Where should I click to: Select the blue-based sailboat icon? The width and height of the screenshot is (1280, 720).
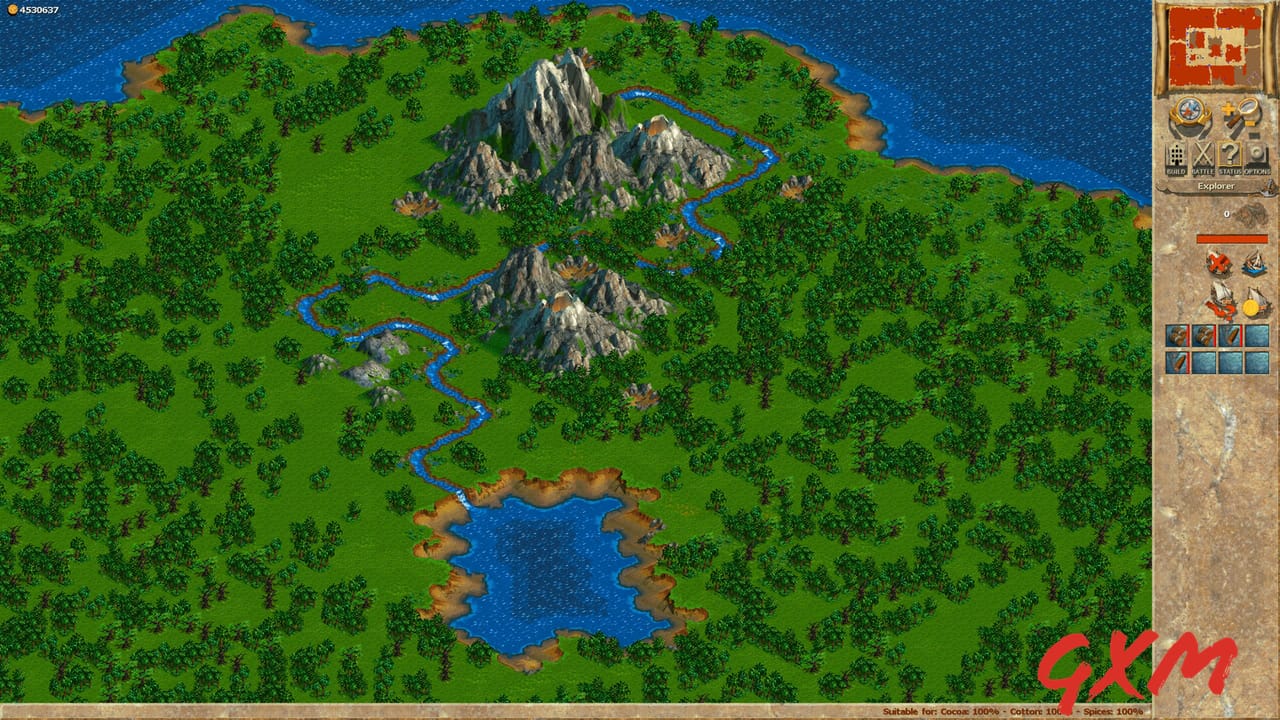(x=1256, y=264)
